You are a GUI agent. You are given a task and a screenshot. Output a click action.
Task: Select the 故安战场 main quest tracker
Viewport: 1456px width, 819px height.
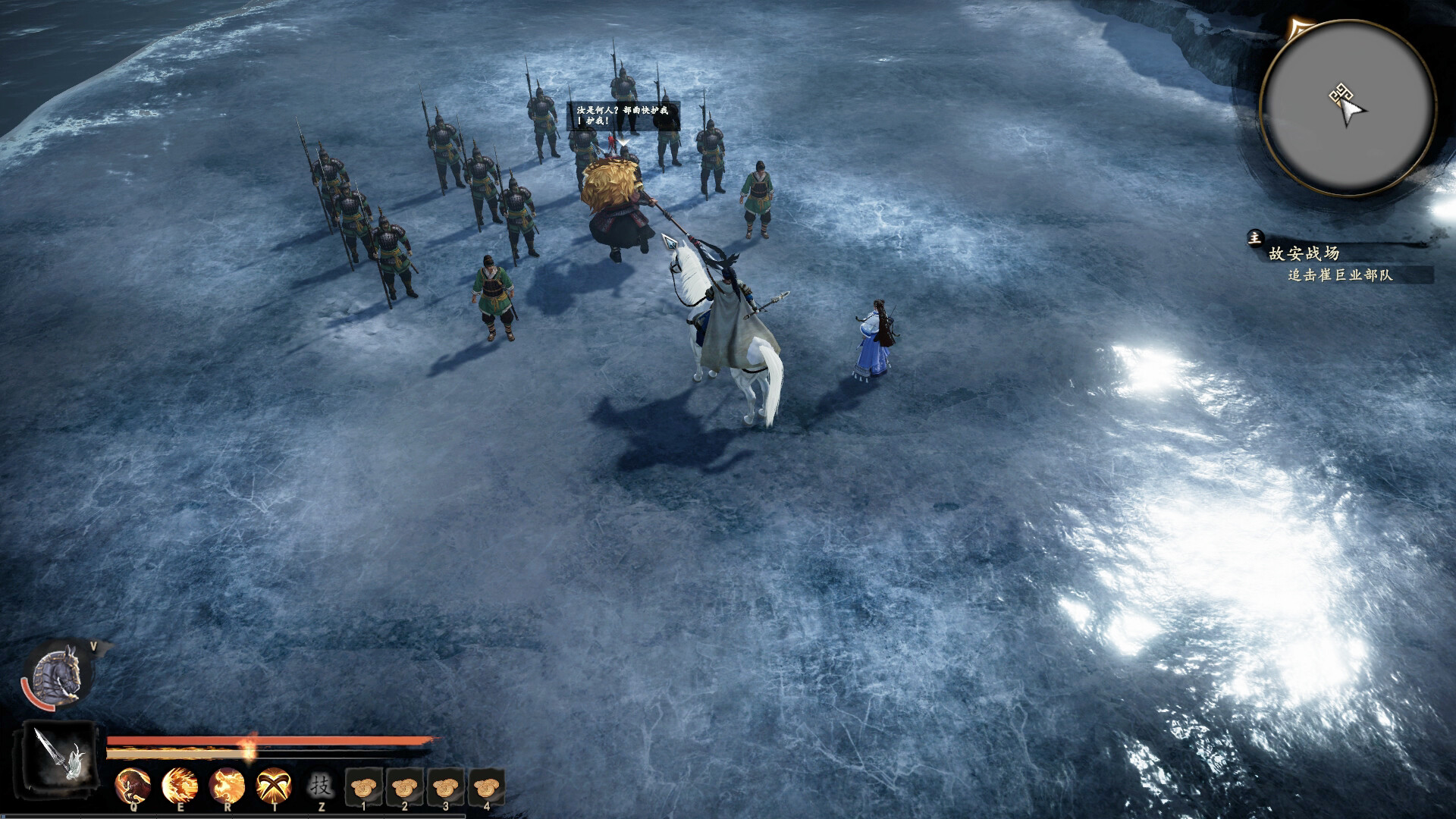(1305, 253)
